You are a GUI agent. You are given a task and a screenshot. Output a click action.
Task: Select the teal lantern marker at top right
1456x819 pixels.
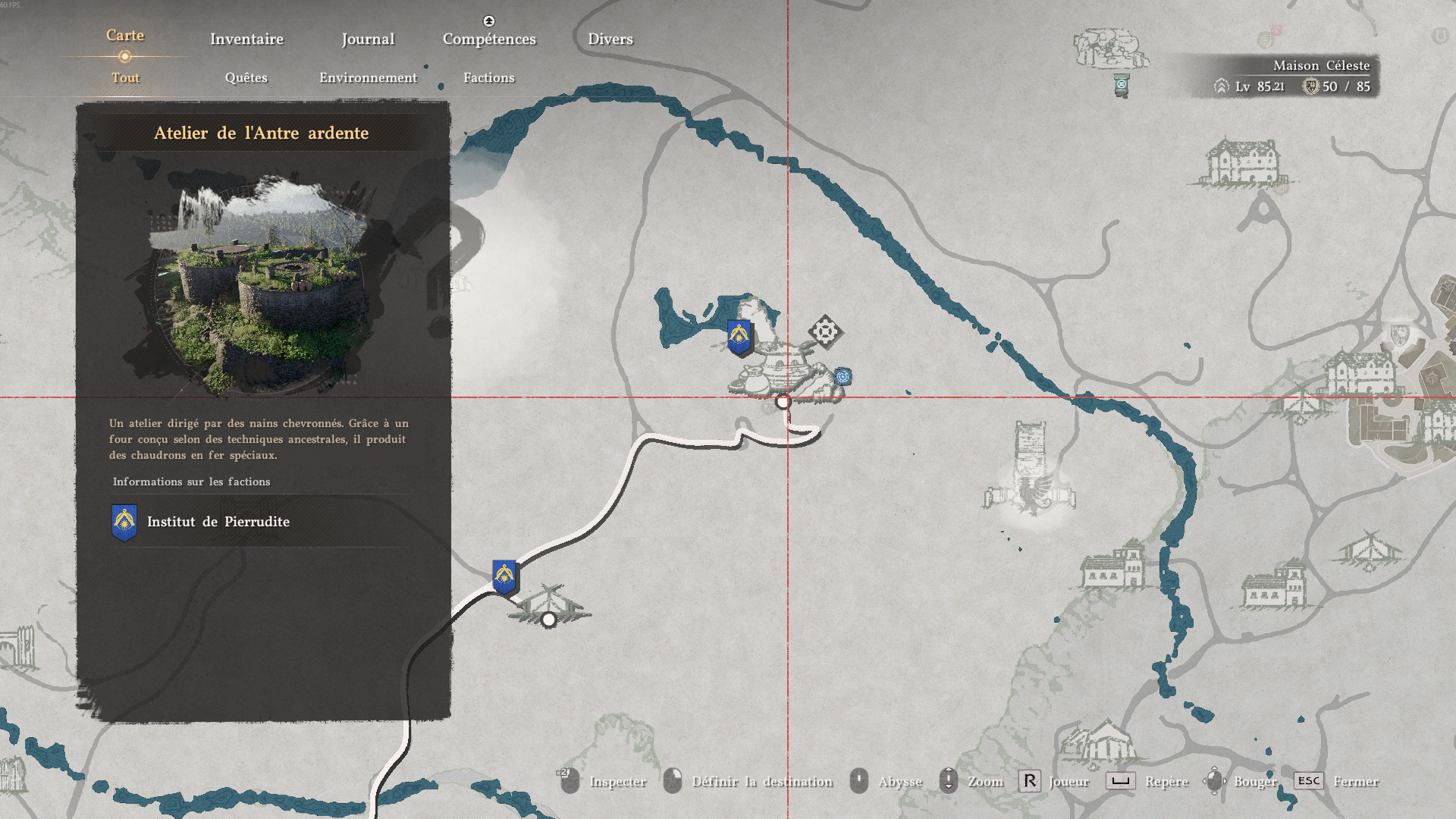point(1122,85)
